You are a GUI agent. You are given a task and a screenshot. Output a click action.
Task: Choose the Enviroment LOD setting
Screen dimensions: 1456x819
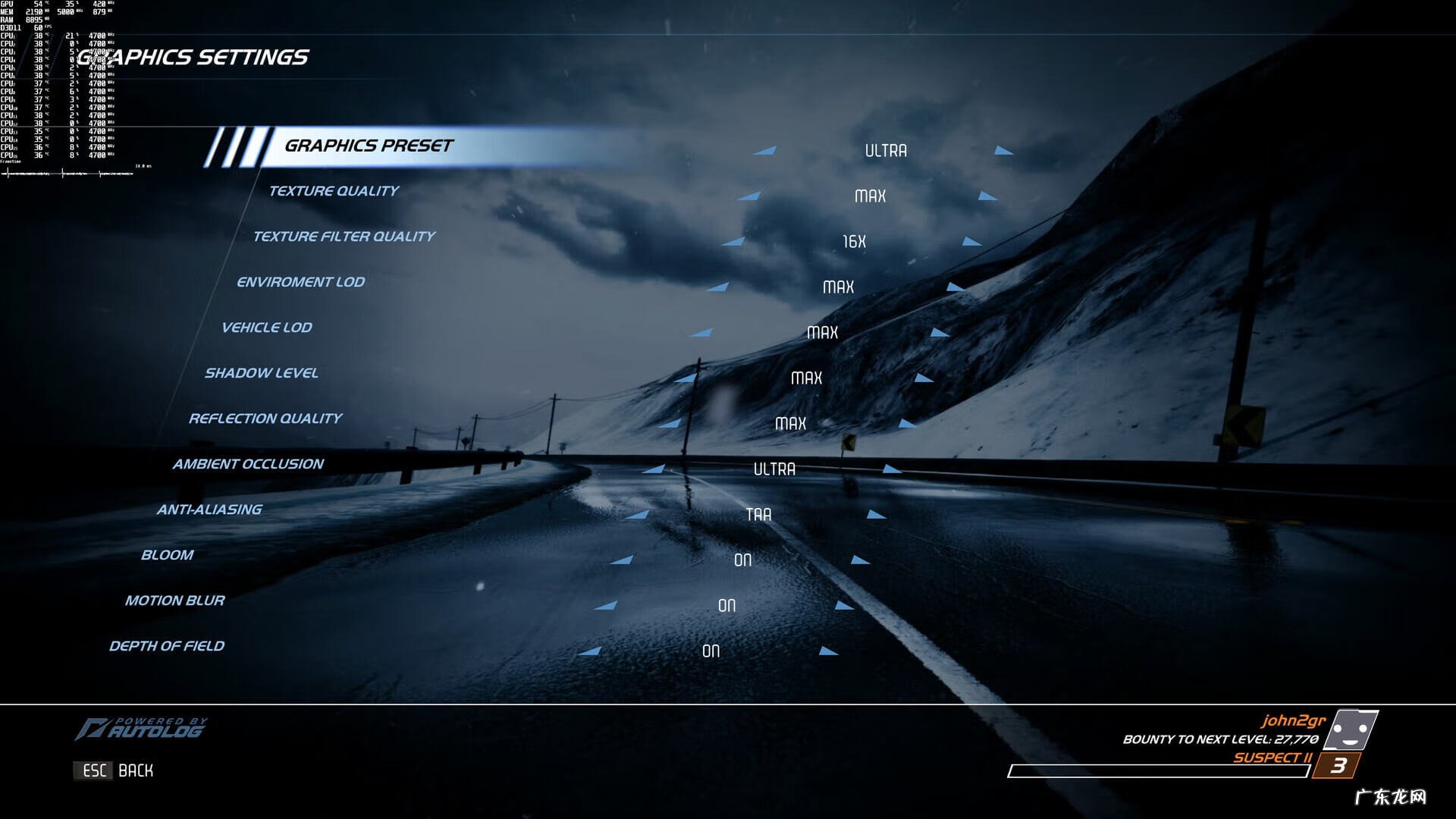coord(300,282)
